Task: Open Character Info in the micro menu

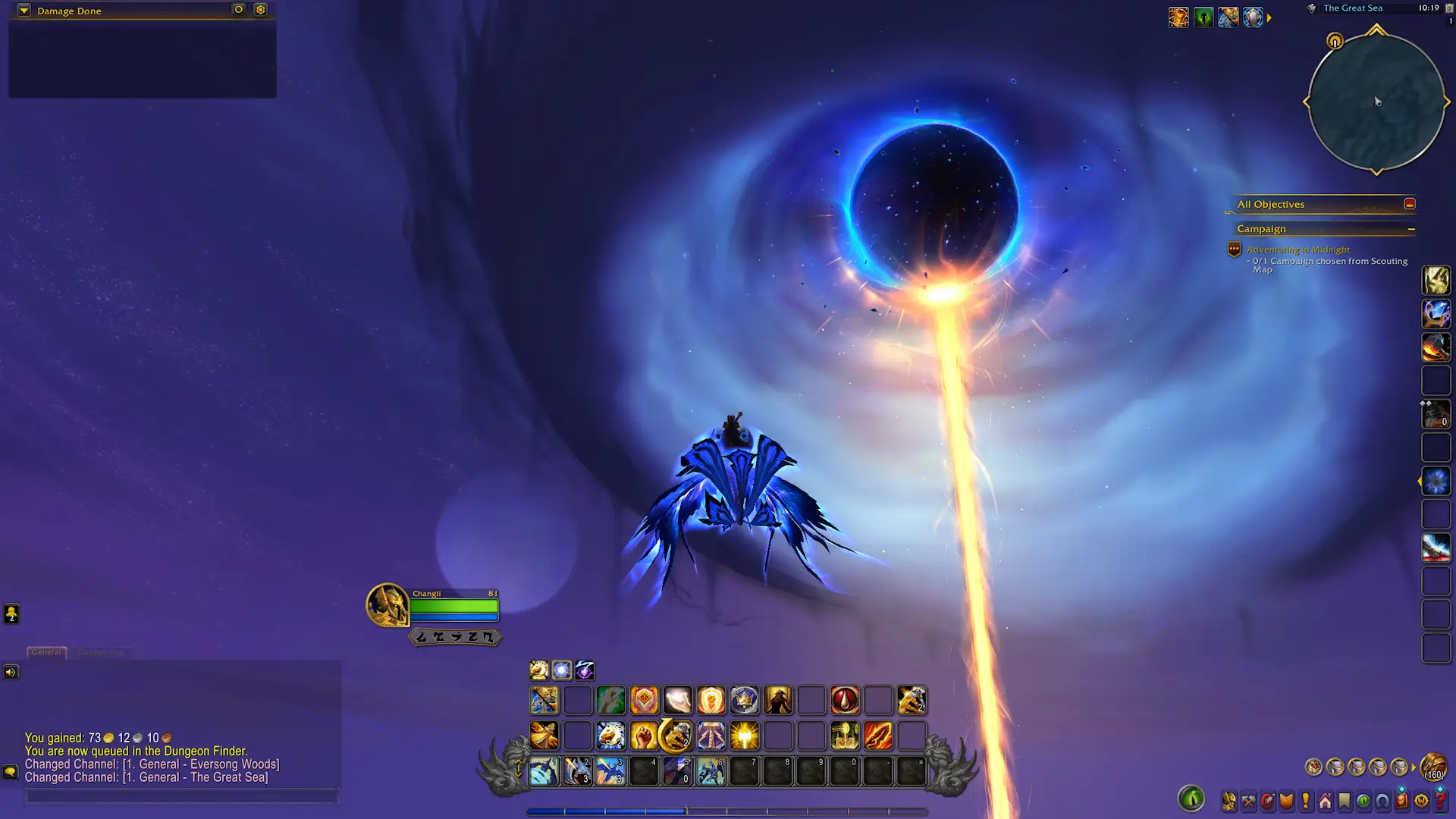Action: tap(1228, 802)
